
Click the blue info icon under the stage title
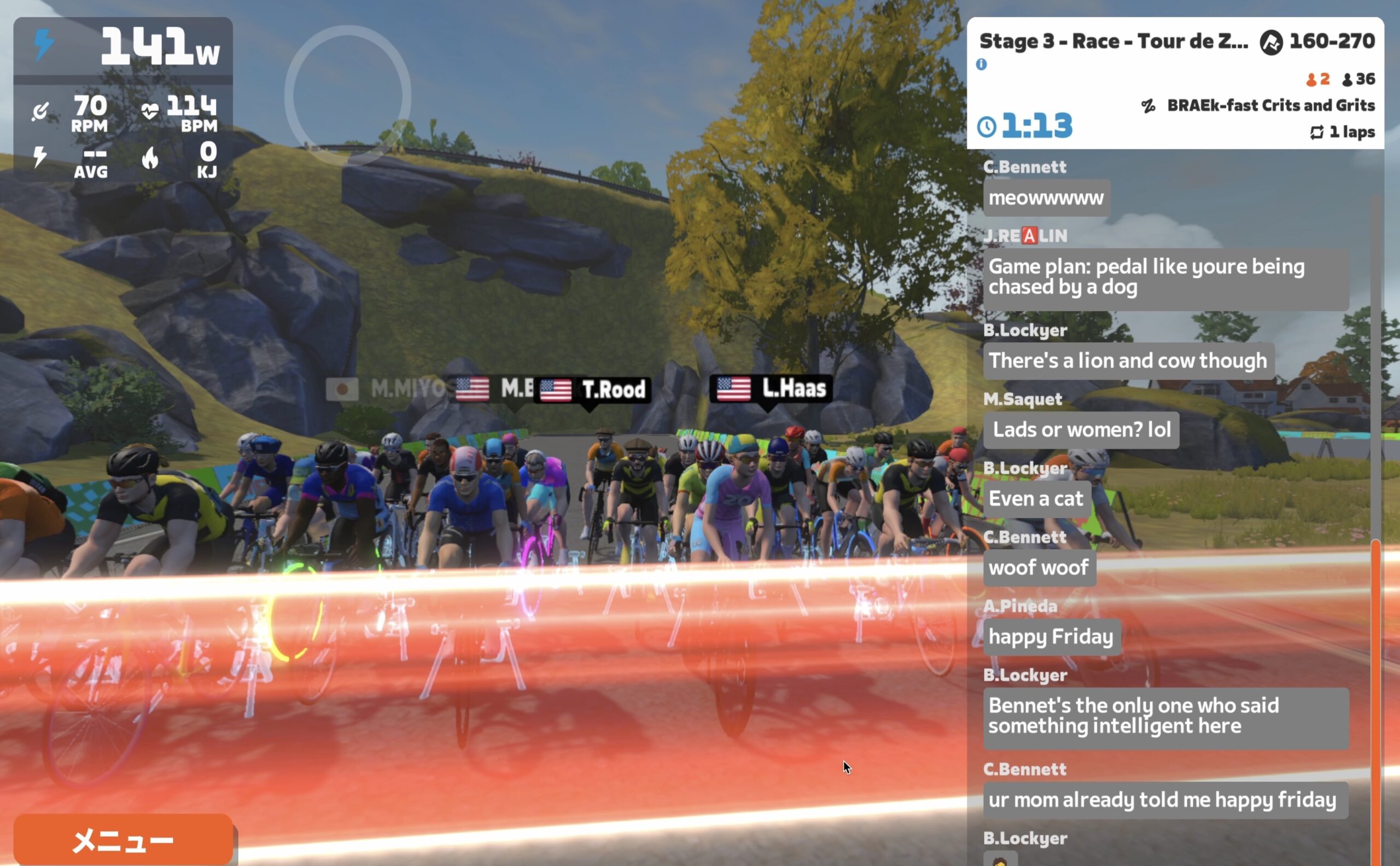982,64
